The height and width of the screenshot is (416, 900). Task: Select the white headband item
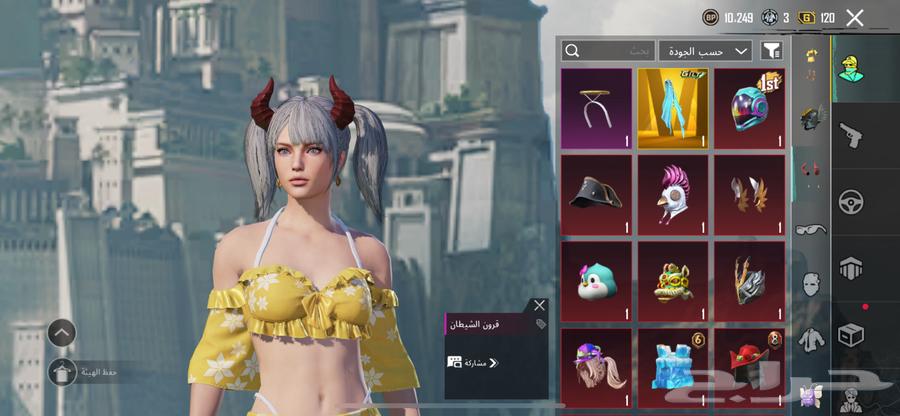pyautogui.click(x=596, y=108)
